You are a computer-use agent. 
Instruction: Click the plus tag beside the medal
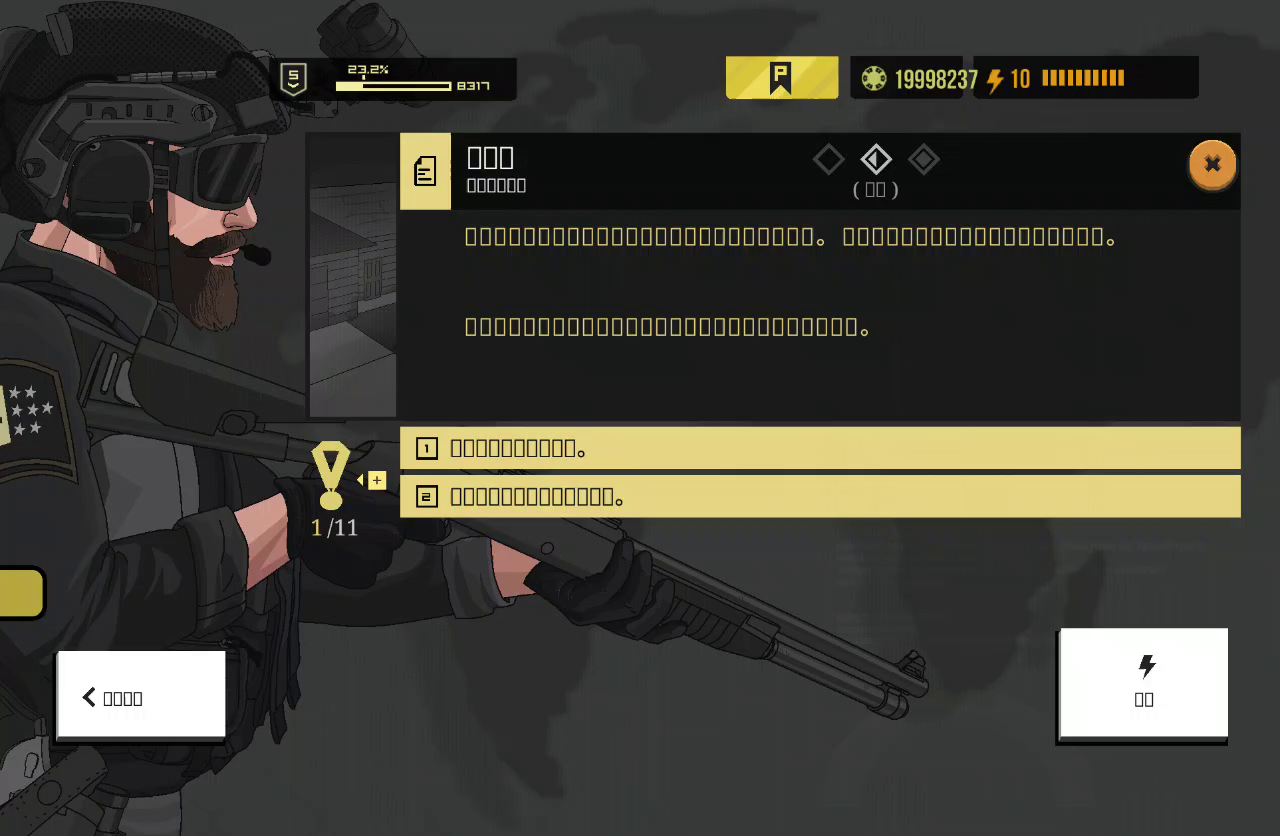[376, 481]
